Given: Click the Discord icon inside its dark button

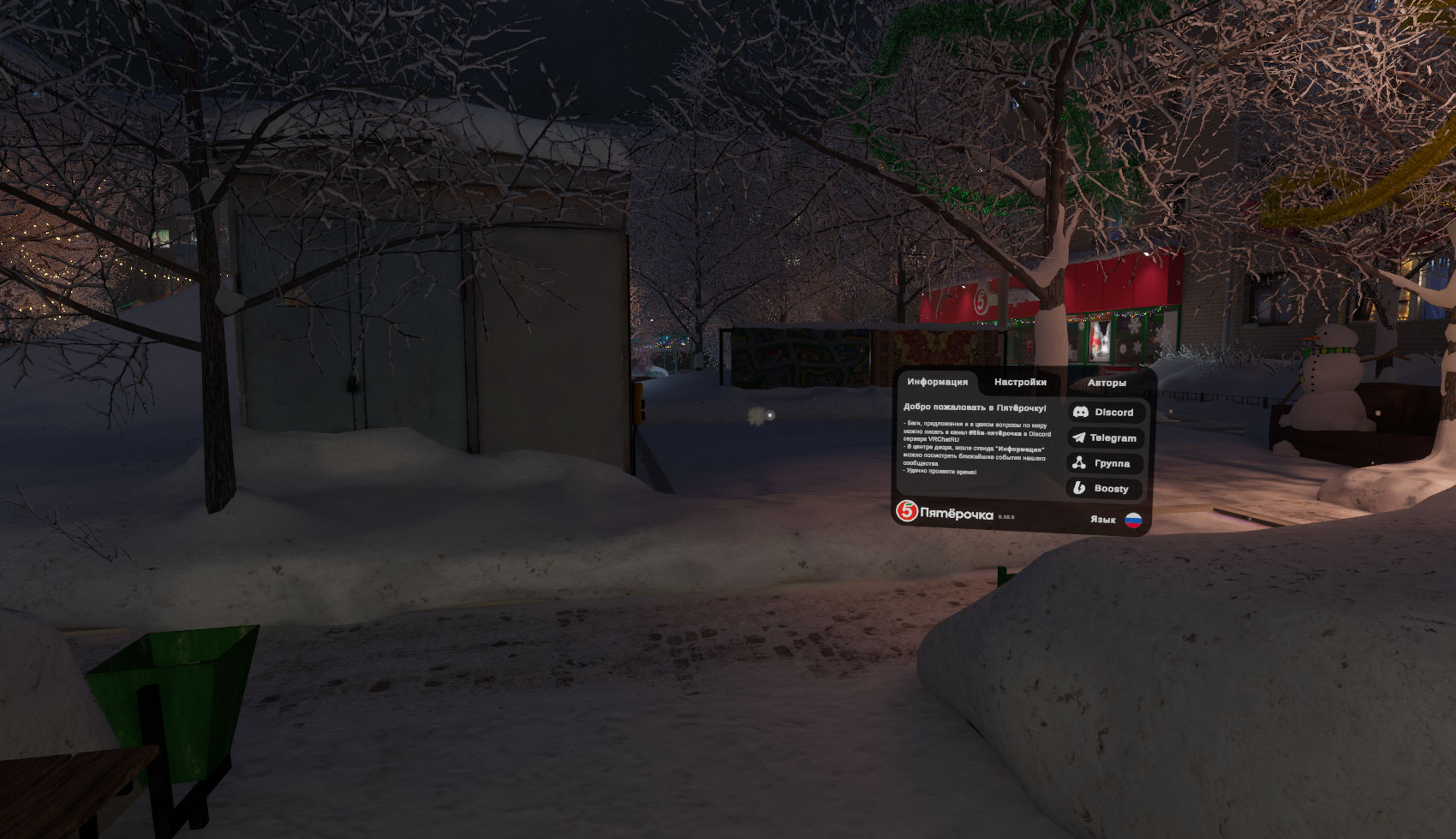Looking at the screenshot, I should (1082, 411).
